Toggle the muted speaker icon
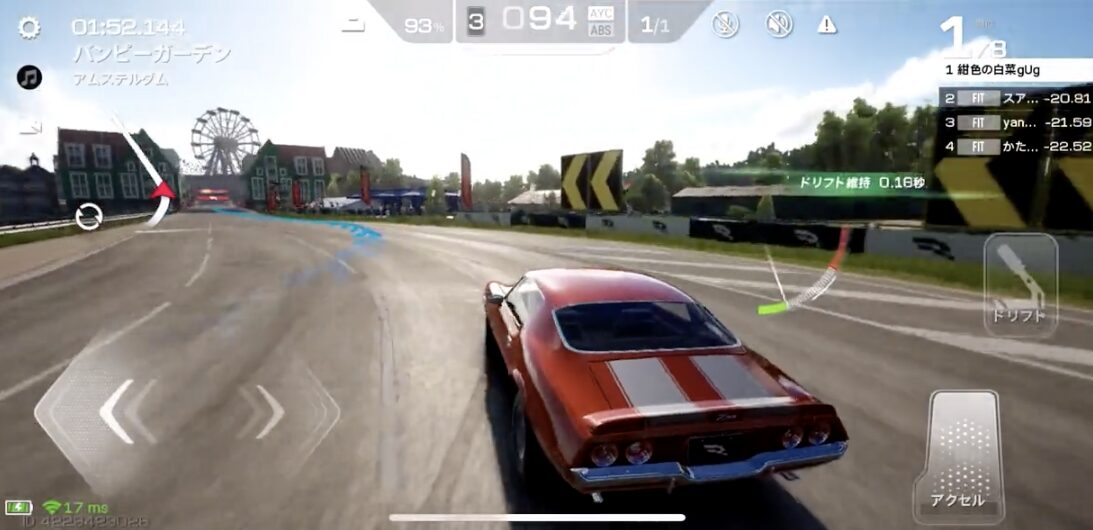This screenshot has height=530, width=1093. tap(779, 25)
